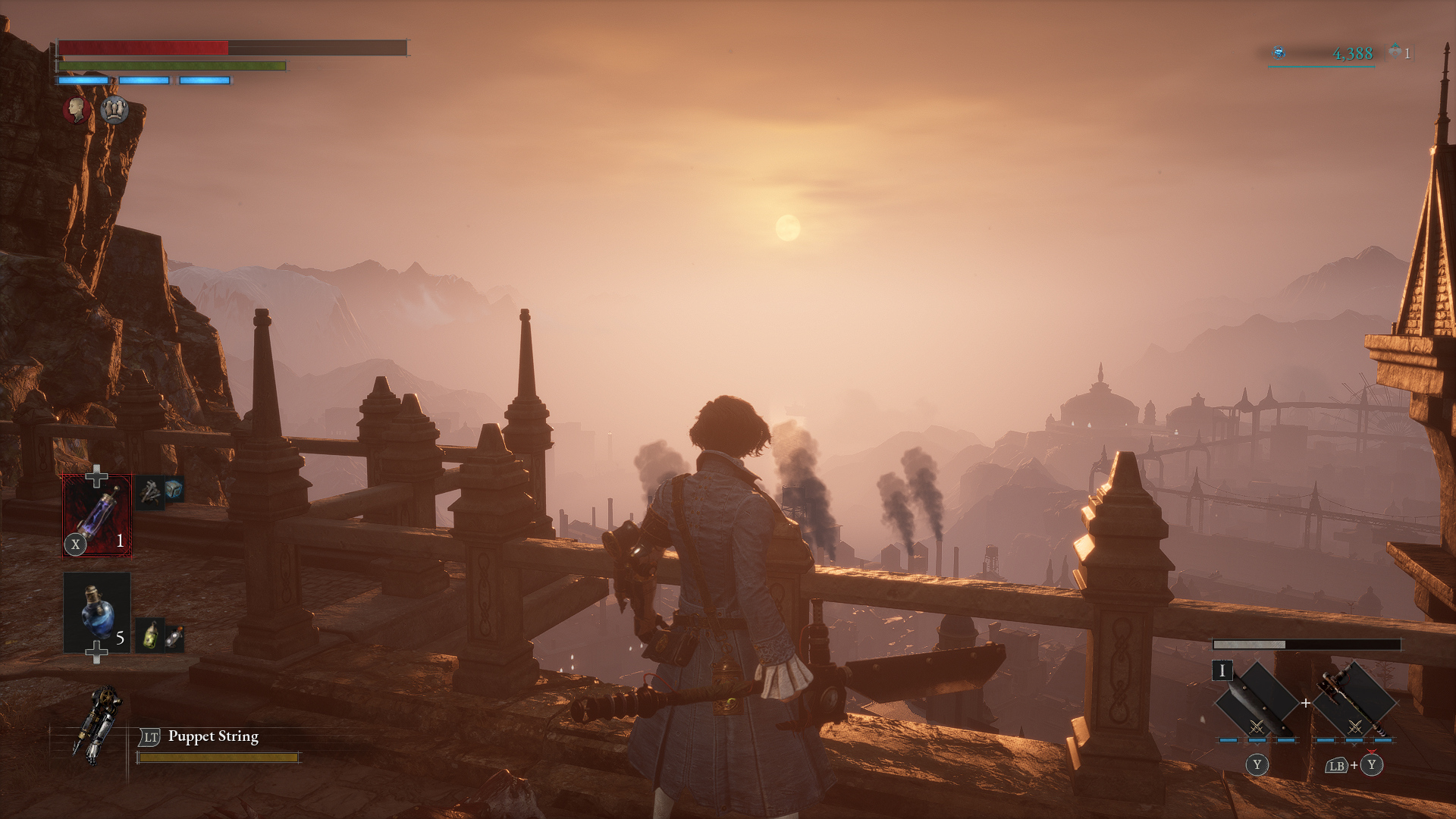Screen dimensions: 1456x819
Task: Select the purple Pulse Cell belt slot
Action: 96,515
